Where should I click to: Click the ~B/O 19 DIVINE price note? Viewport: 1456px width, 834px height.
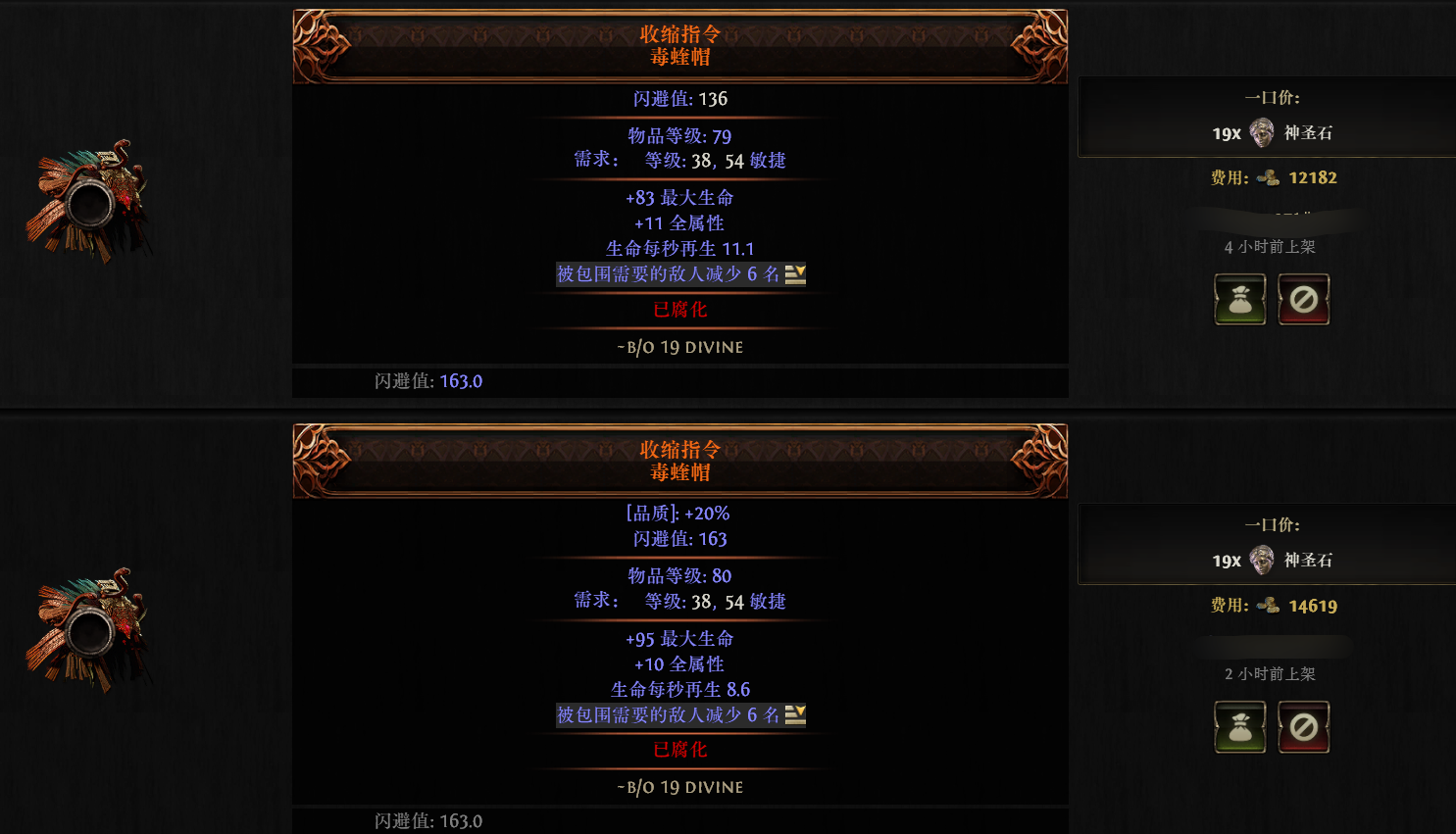680,347
